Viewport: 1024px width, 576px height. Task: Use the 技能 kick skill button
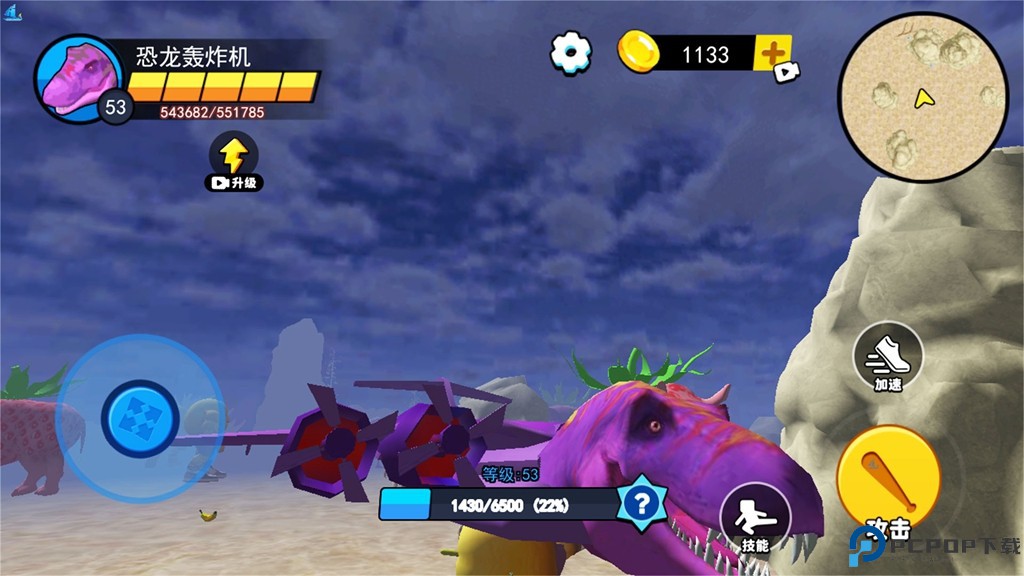point(755,518)
